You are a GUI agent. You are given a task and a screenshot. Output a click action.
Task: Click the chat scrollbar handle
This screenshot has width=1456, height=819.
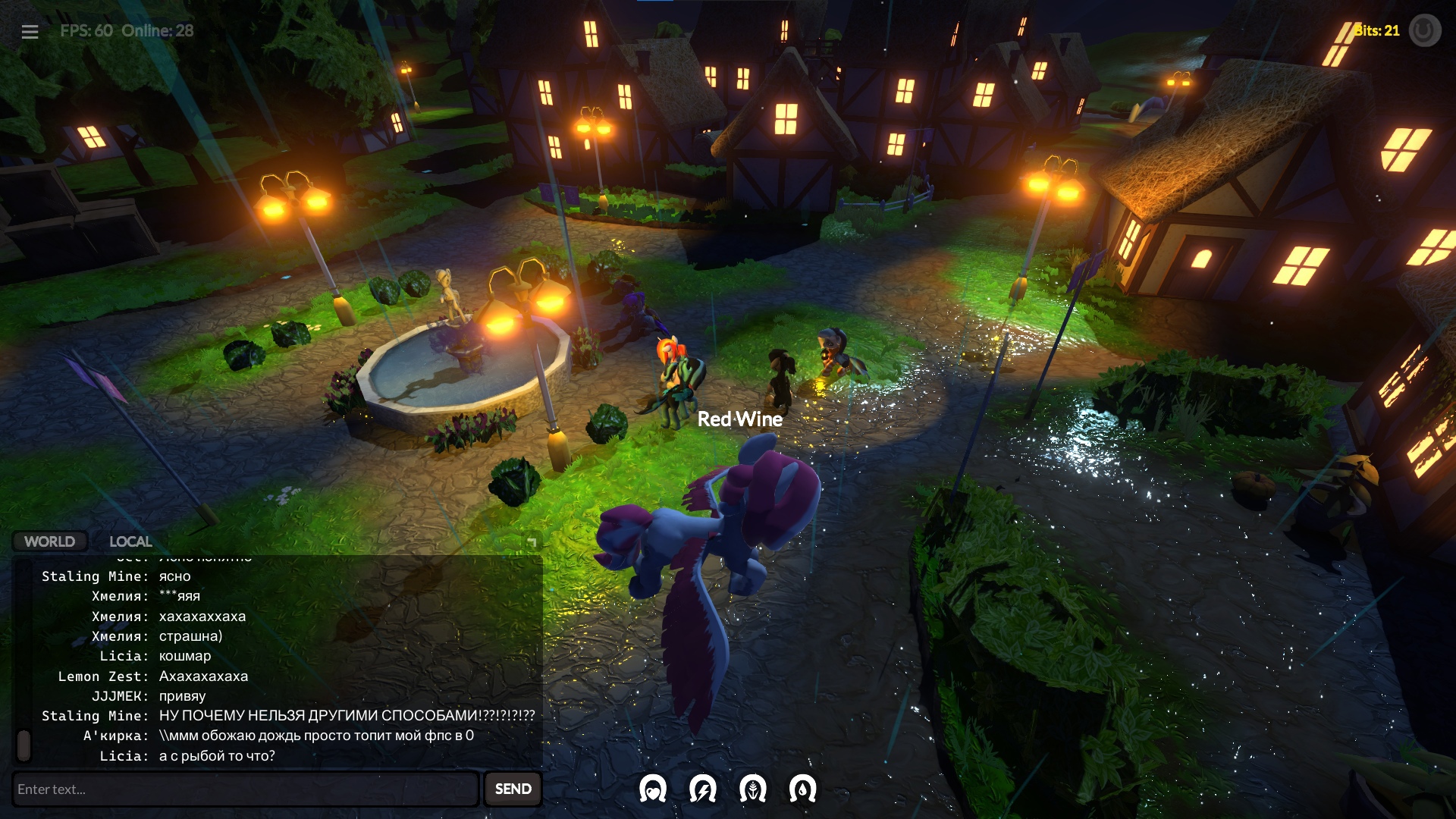pyautogui.click(x=24, y=745)
